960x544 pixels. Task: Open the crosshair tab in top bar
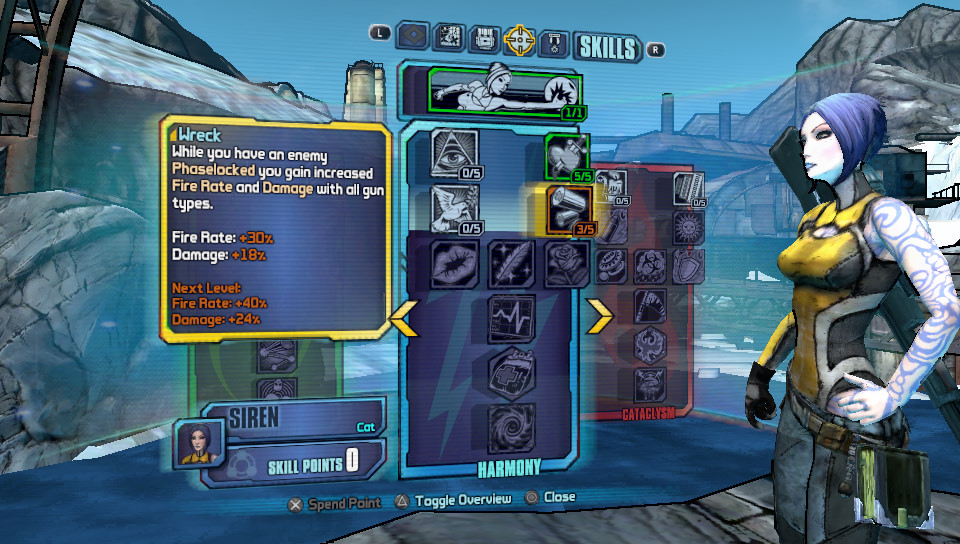coord(520,40)
